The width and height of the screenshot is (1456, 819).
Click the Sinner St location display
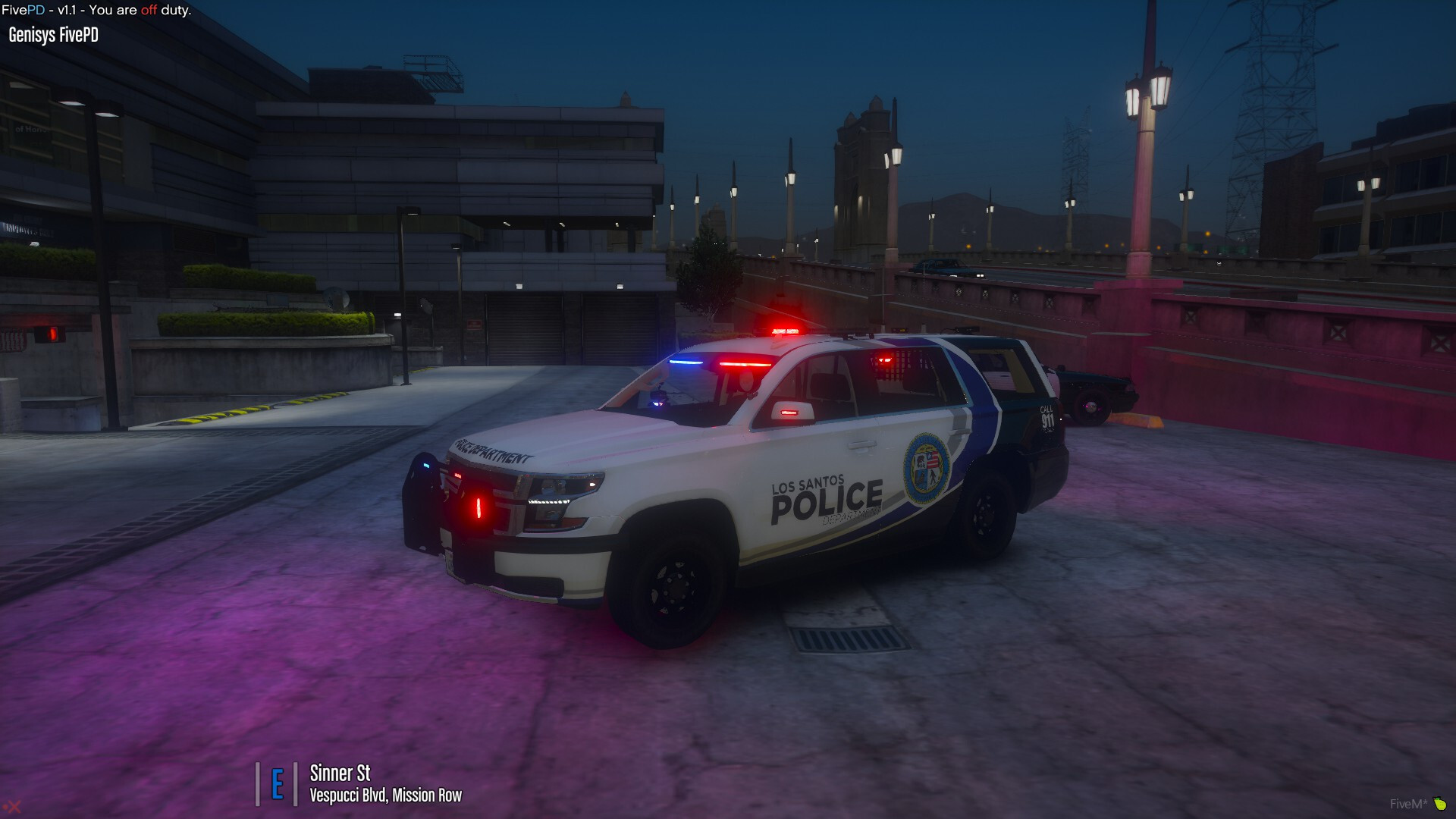[340, 773]
